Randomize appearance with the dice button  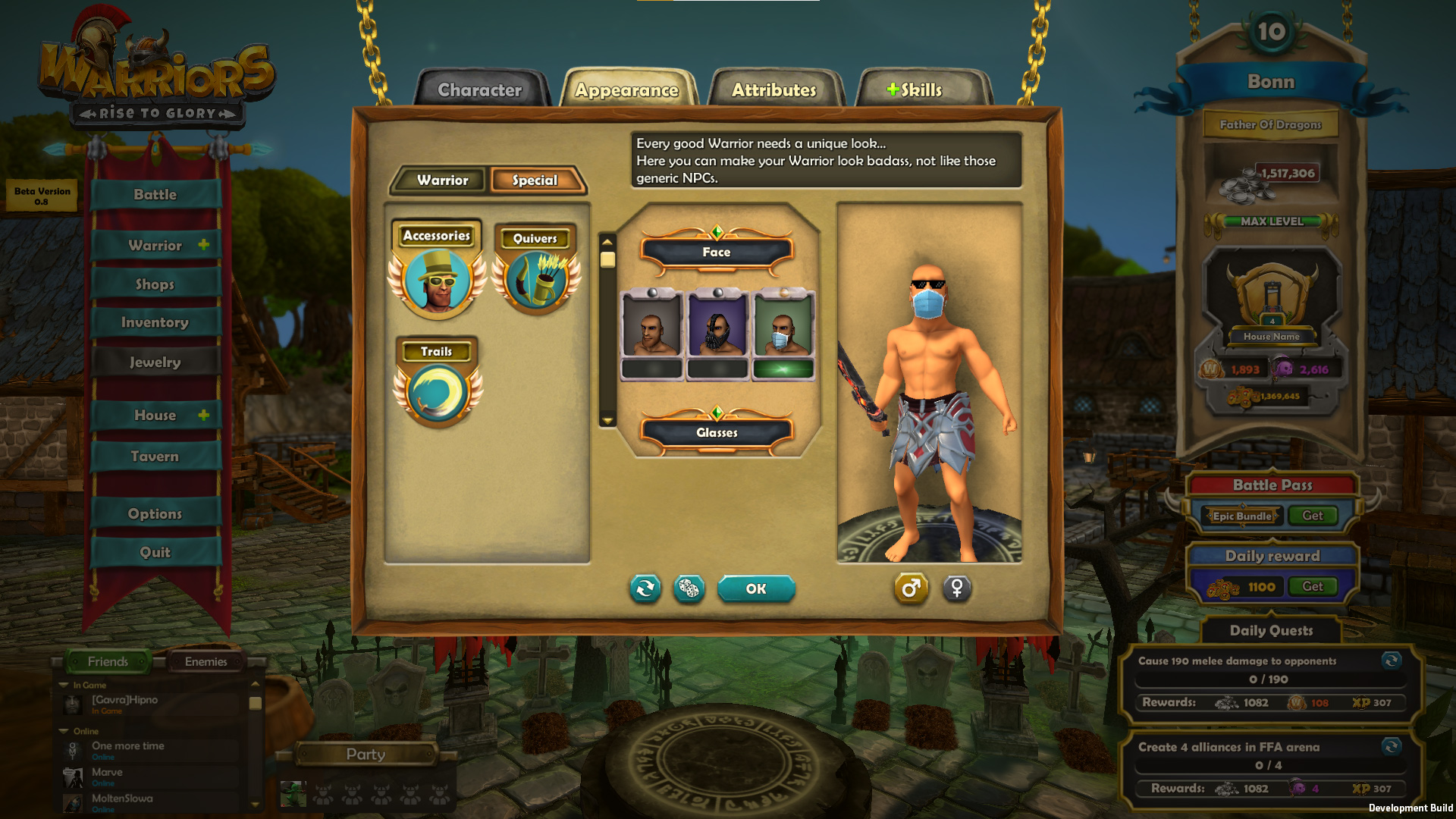[x=689, y=589]
